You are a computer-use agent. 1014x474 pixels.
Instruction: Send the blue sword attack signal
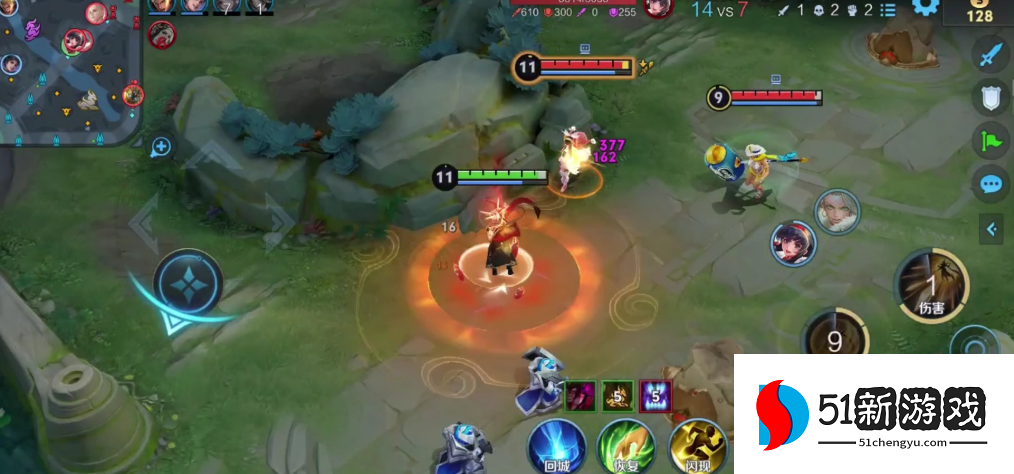point(991,54)
